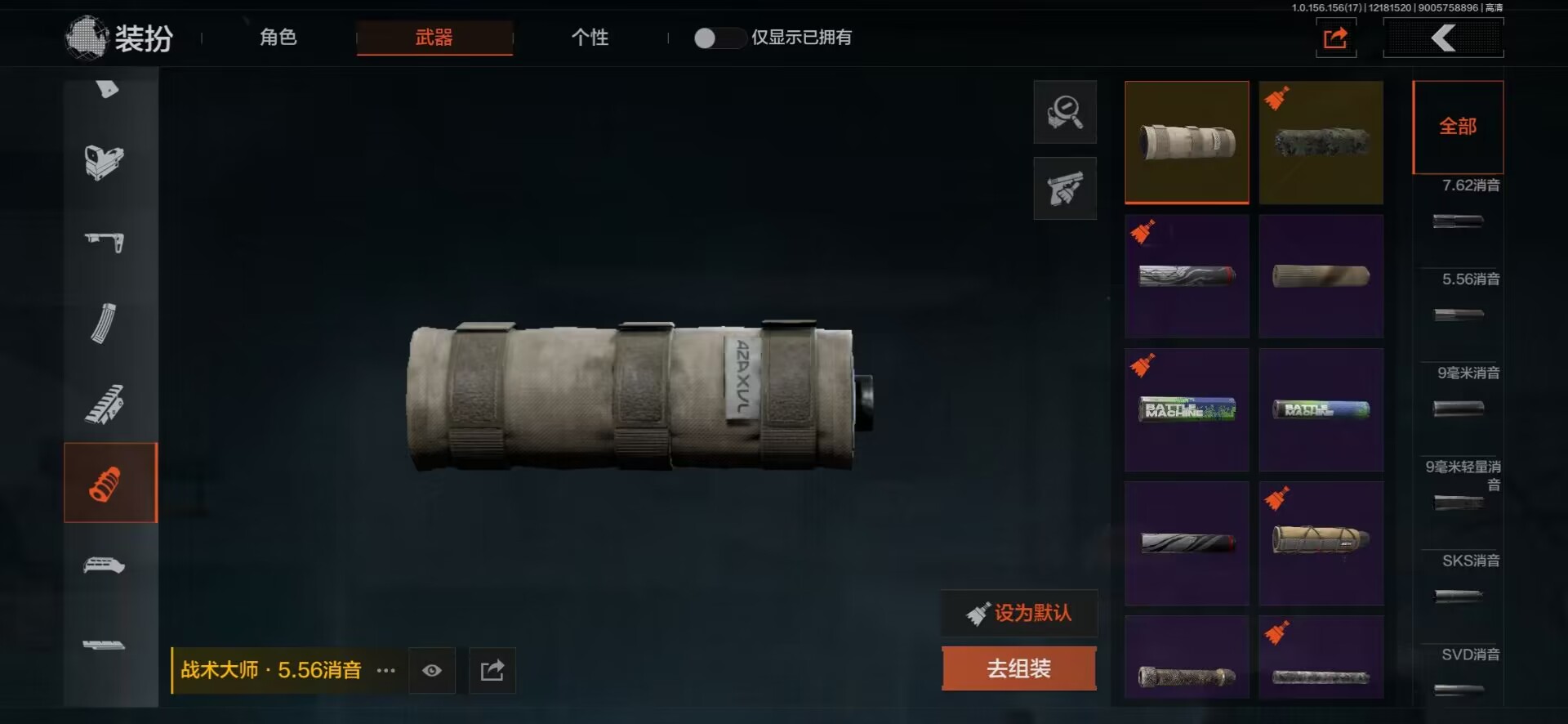The height and width of the screenshot is (724, 1568).
Task: Click 去组装 button
Action: tap(1018, 668)
